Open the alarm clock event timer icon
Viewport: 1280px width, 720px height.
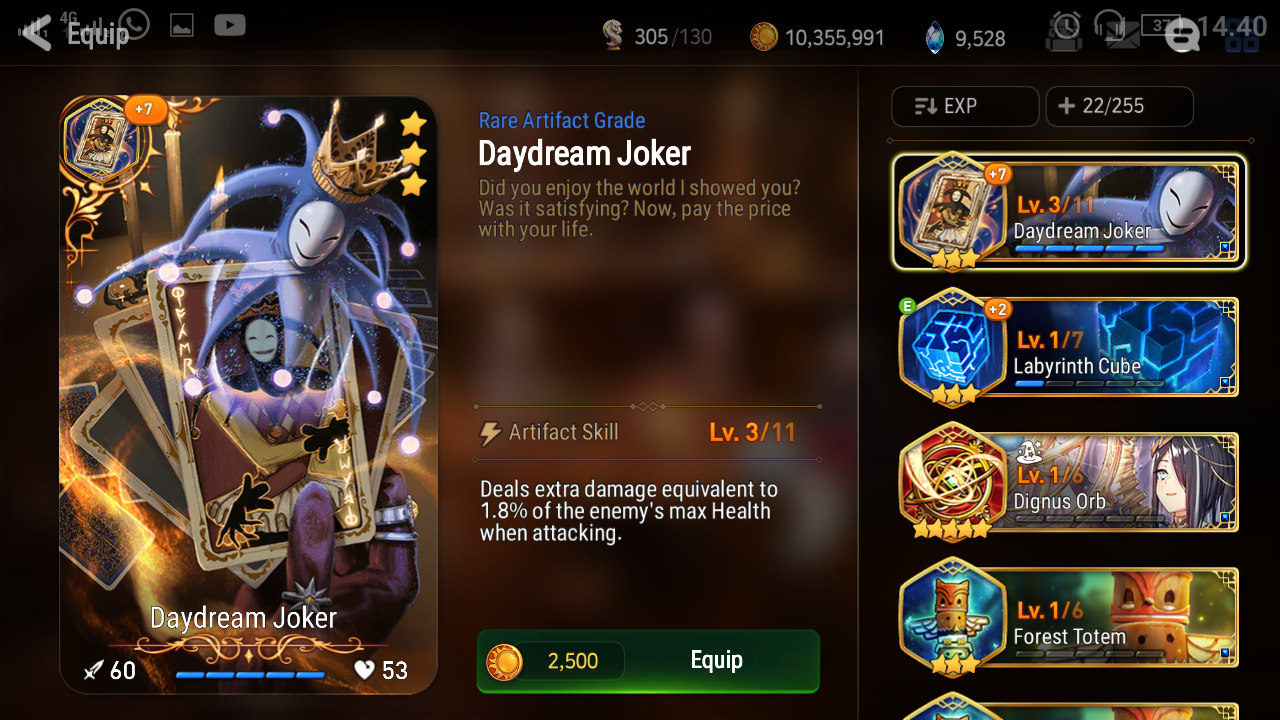tap(1064, 30)
